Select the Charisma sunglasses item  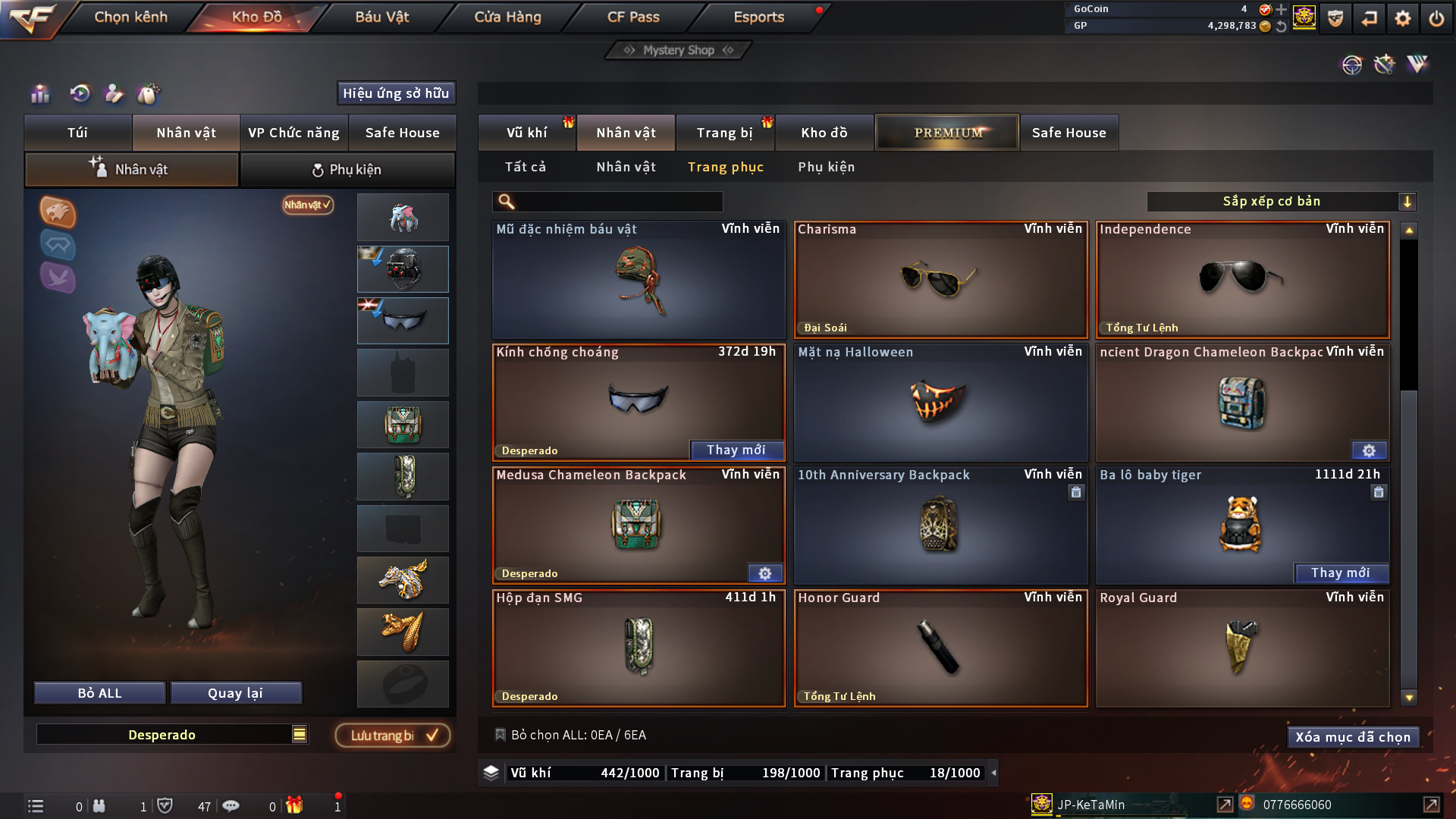click(940, 280)
